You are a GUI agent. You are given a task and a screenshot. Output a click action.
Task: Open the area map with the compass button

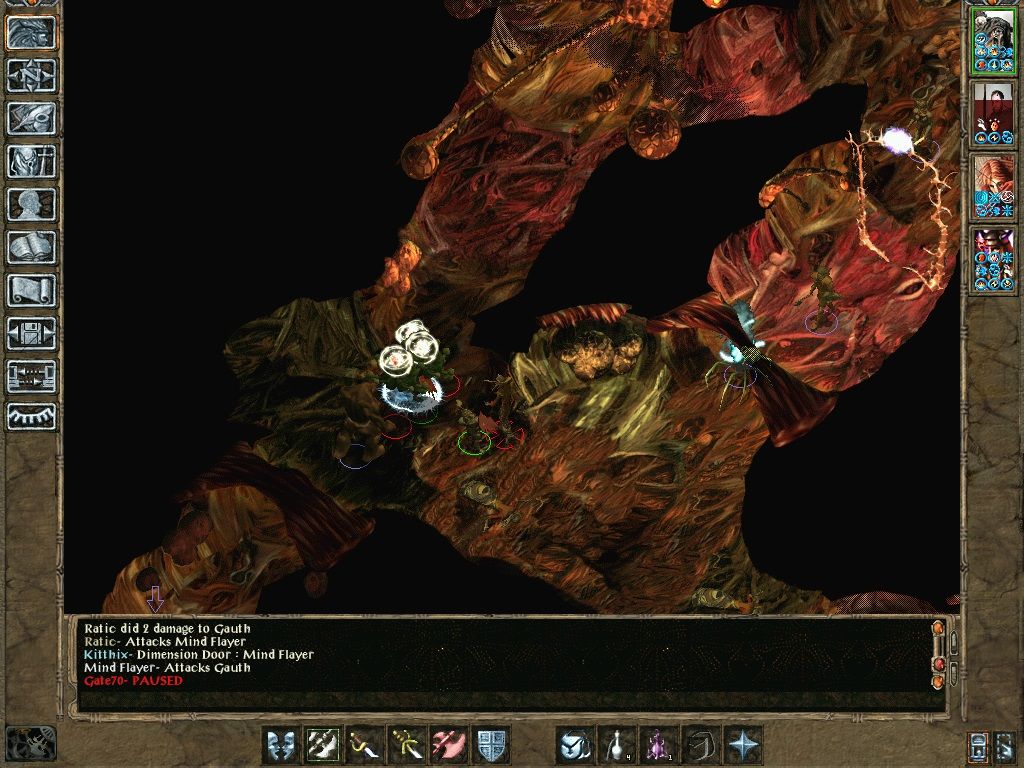(x=31, y=75)
